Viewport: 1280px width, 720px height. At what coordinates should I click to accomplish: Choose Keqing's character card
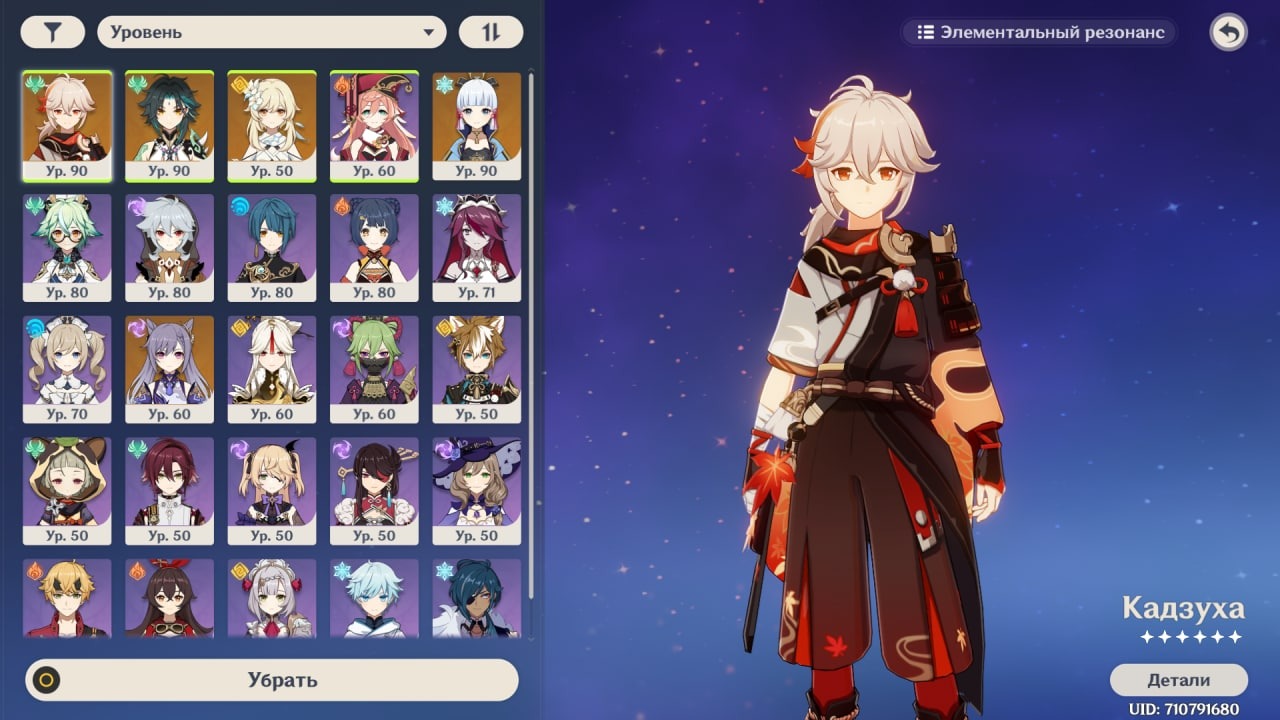coord(169,369)
